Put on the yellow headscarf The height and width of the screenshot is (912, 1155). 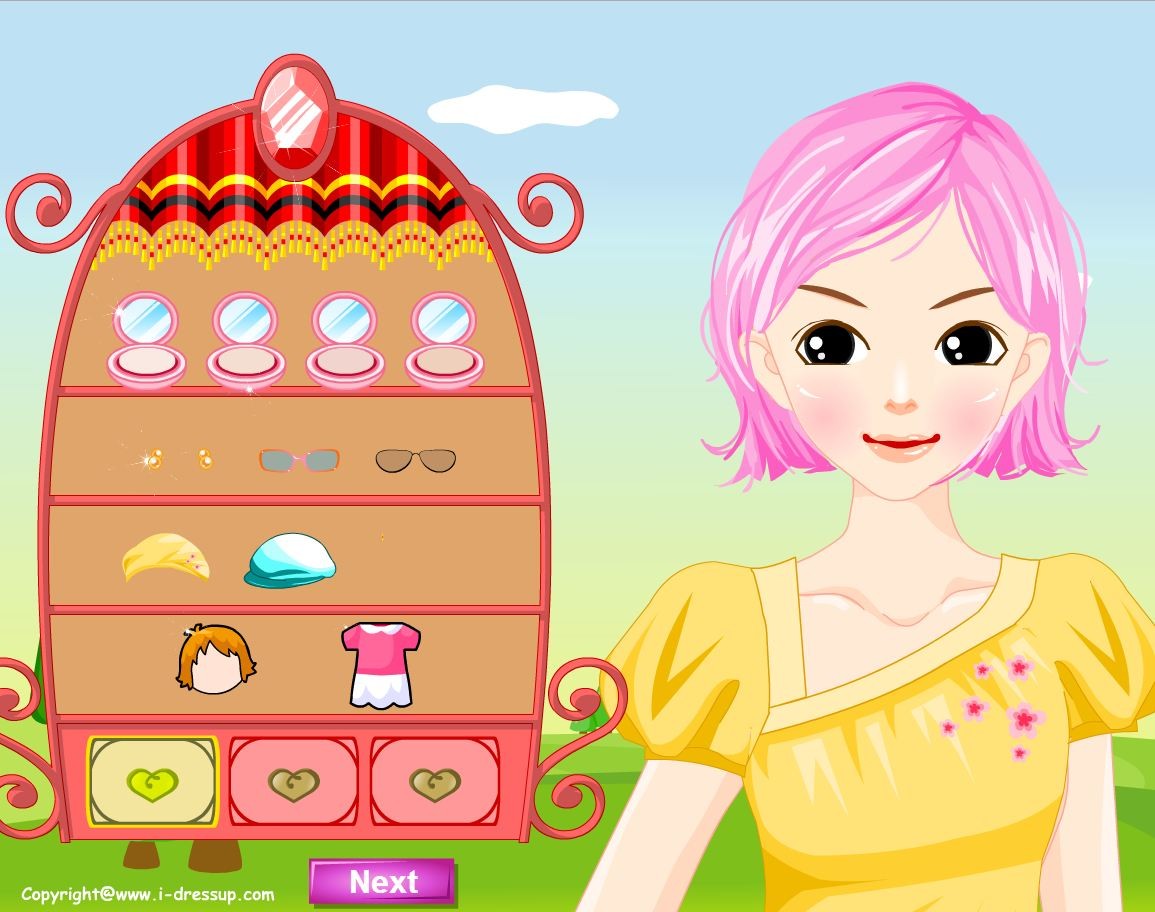[x=166, y=560]
